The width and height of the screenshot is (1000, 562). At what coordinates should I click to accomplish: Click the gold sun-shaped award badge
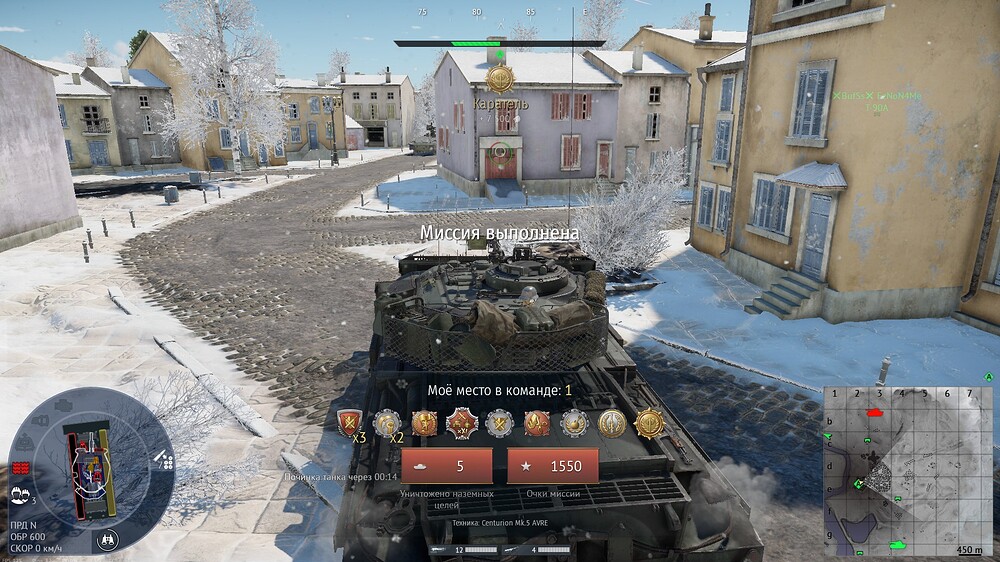[648, 423]
